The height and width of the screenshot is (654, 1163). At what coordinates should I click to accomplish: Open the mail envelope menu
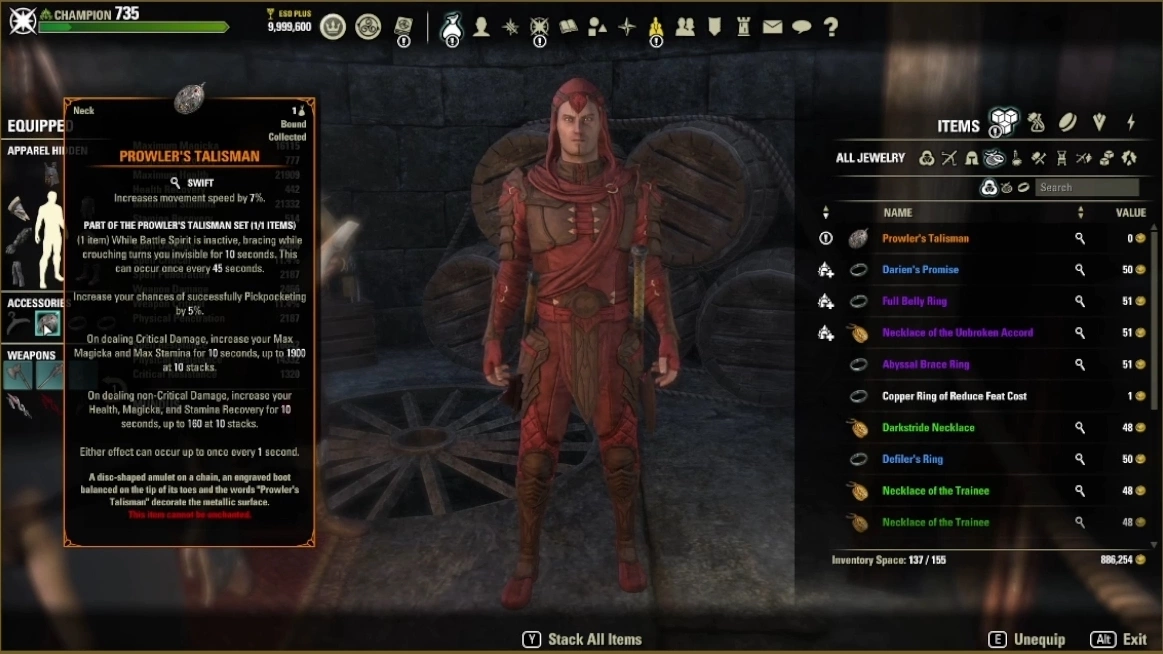[x=772, y=27]
